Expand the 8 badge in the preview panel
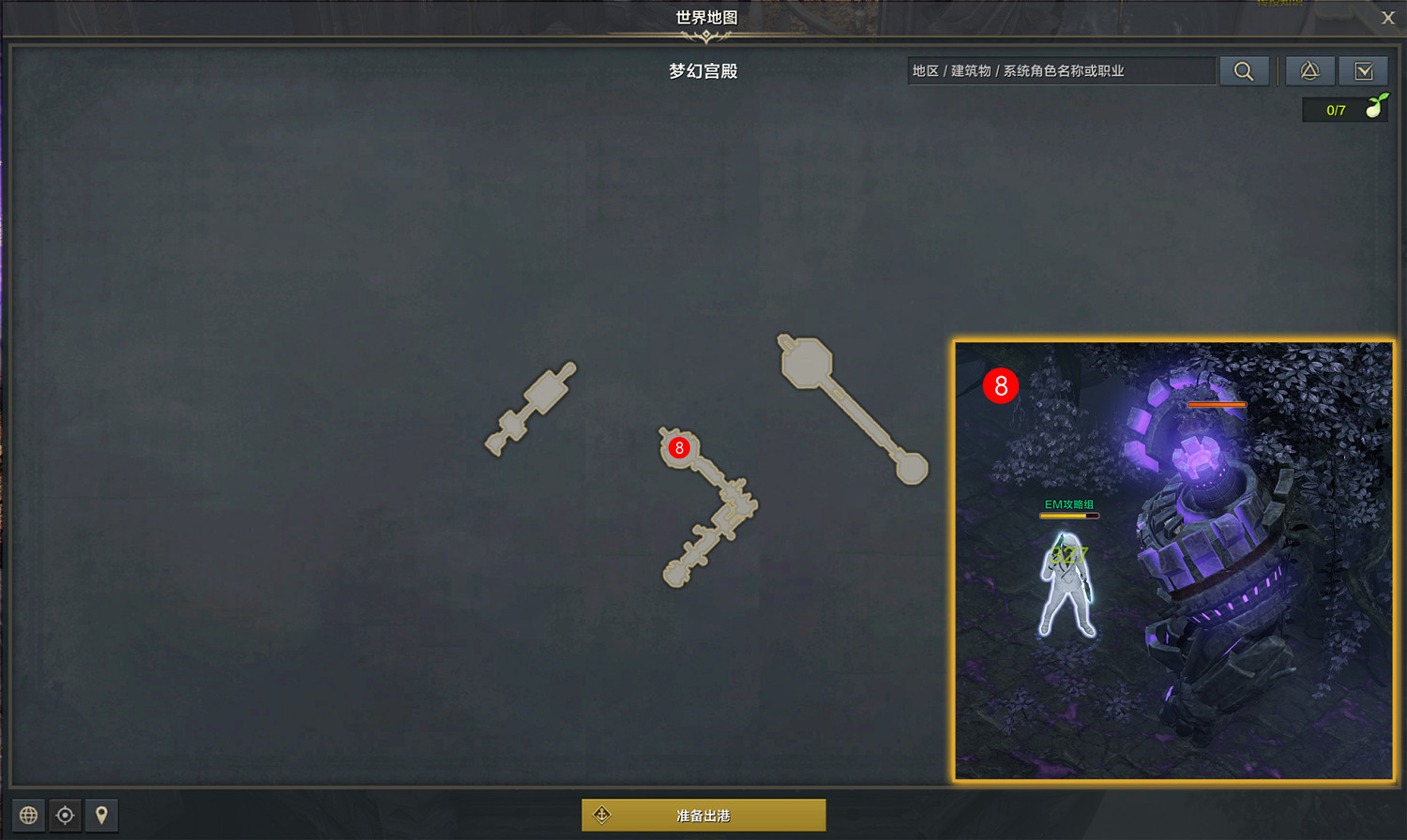The width and height of the screenshot is (1407, 840). coord(1000,384)
